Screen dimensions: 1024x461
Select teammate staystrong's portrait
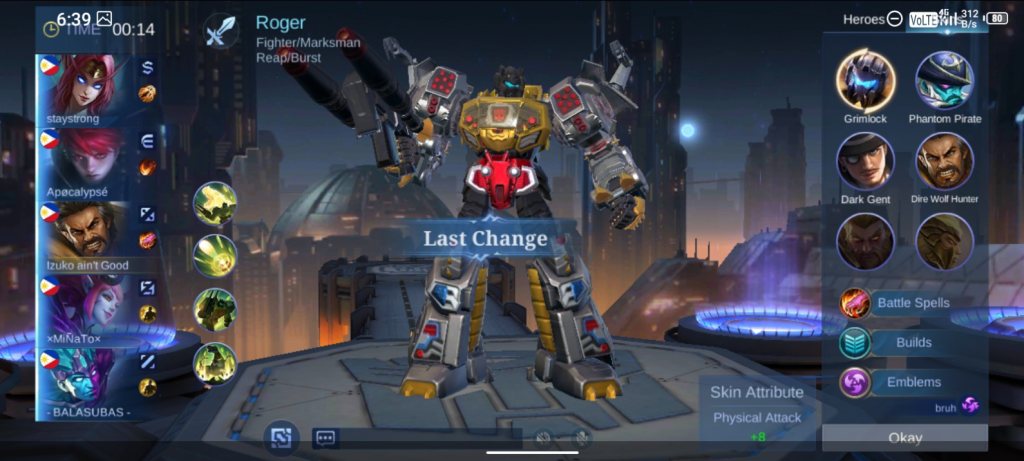pos(83,86)
